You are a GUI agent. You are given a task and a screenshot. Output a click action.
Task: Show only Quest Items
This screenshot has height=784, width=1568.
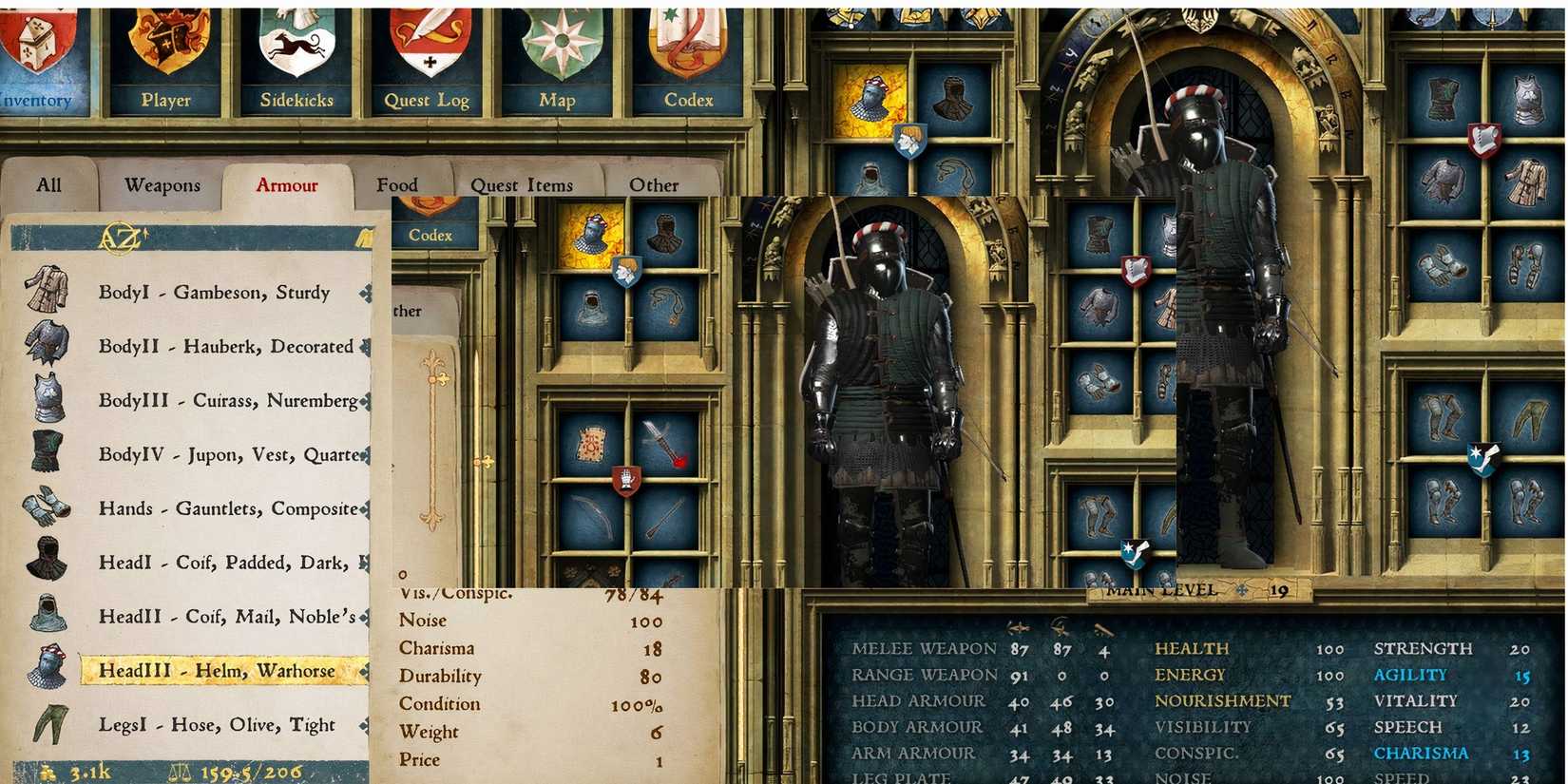(522, 184)
